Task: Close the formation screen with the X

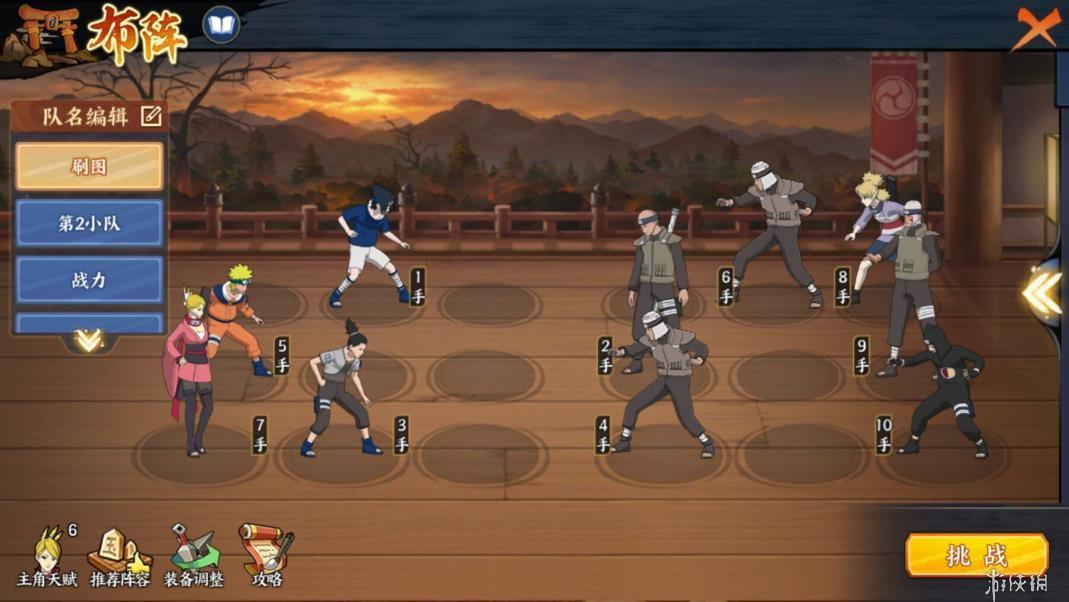Action: pyautogui.click(x=1036, y=27)
